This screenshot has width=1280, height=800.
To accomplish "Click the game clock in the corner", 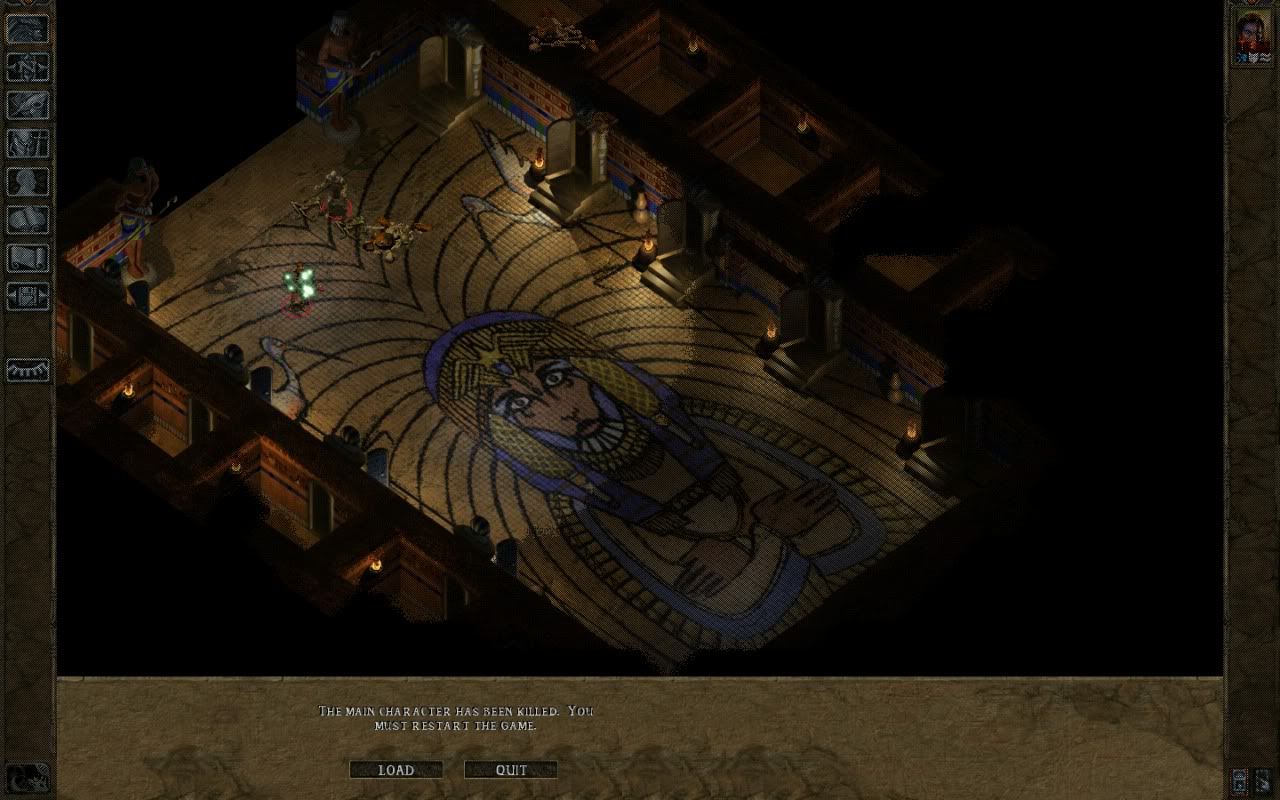I will [x=28, y=777].
